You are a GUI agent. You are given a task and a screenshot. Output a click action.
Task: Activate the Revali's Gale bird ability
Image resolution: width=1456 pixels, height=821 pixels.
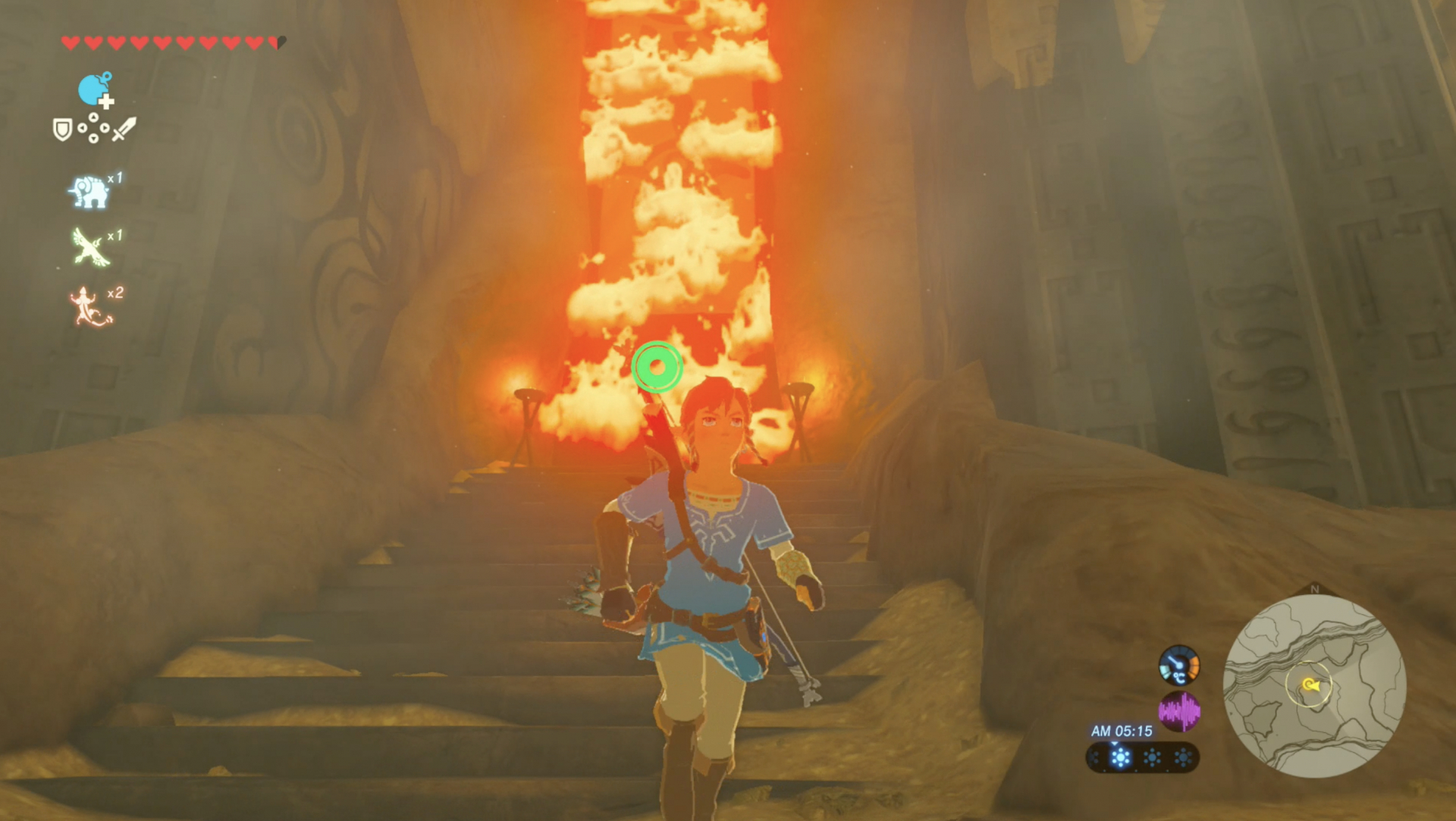[x=92, y=247]
